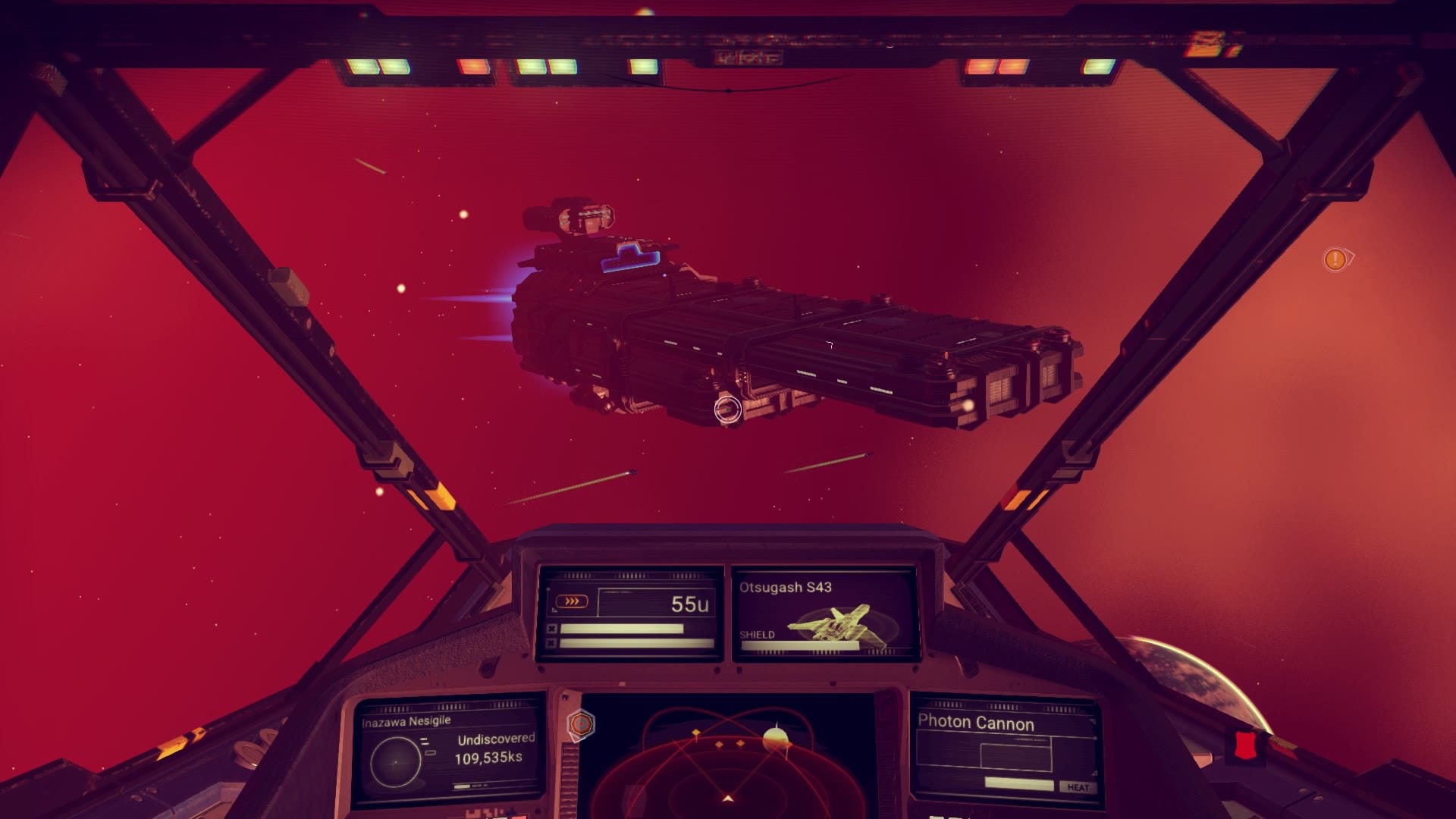Activate the triple-arrow boost indicator
1456x819 pixels.
tap(572, 601)
